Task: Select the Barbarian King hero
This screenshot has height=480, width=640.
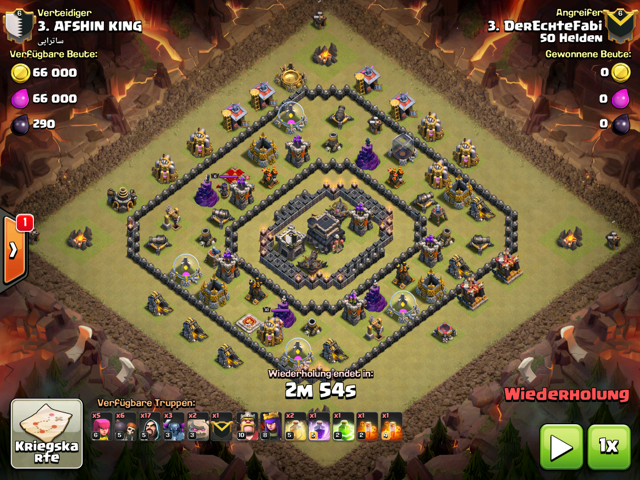Action: point(247,427)
